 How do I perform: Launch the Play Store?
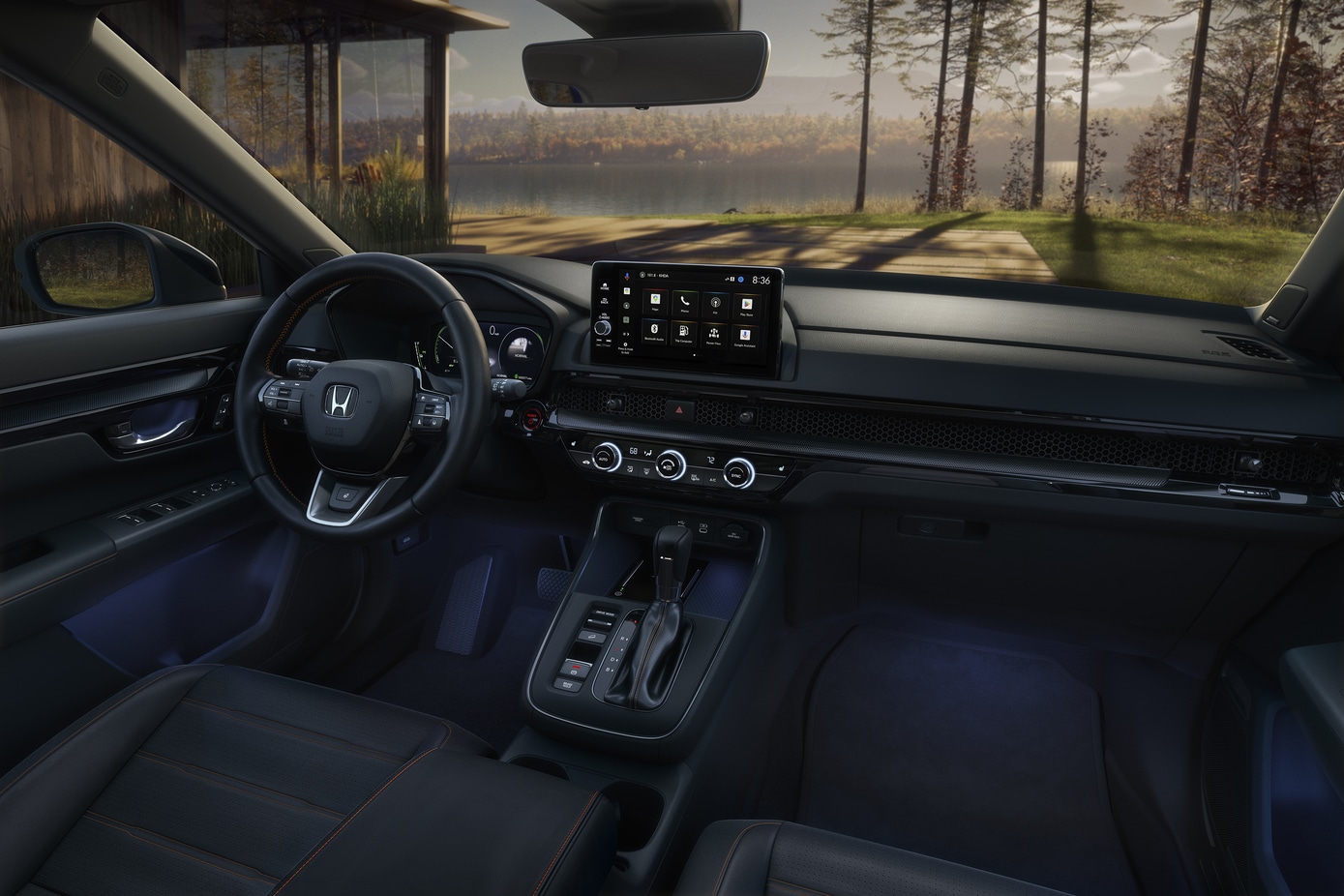(747, 307)
